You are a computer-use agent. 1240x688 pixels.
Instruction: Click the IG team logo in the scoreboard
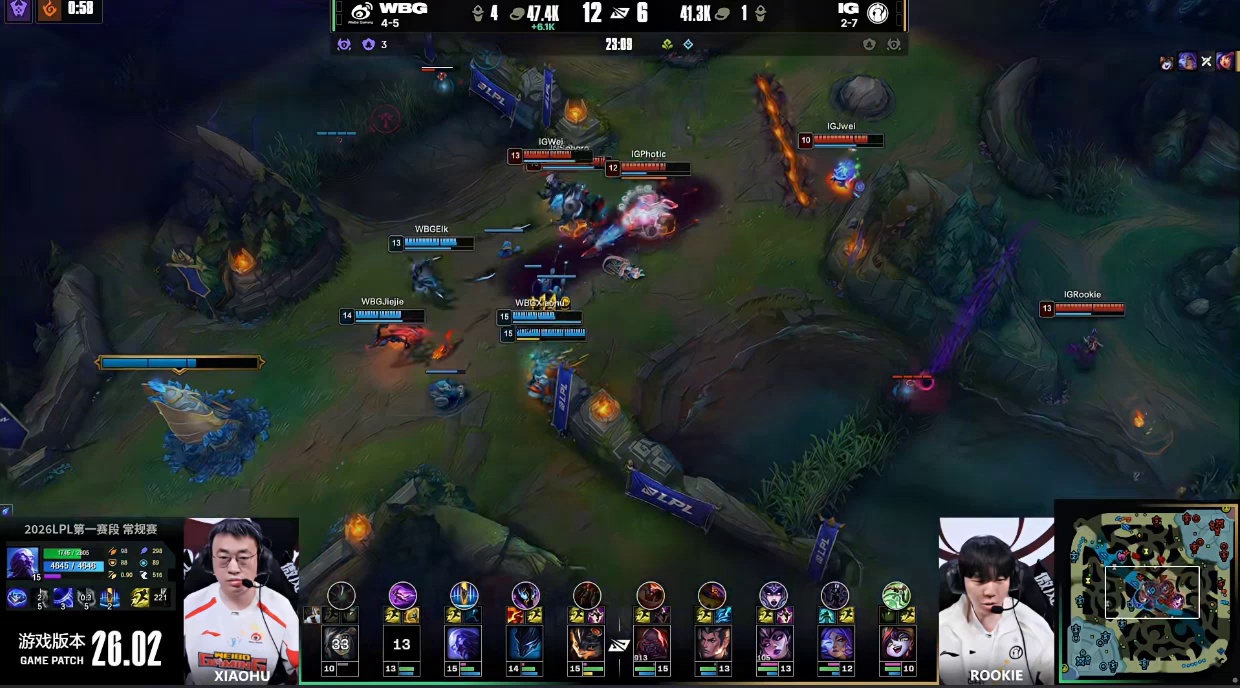(877, 13)
